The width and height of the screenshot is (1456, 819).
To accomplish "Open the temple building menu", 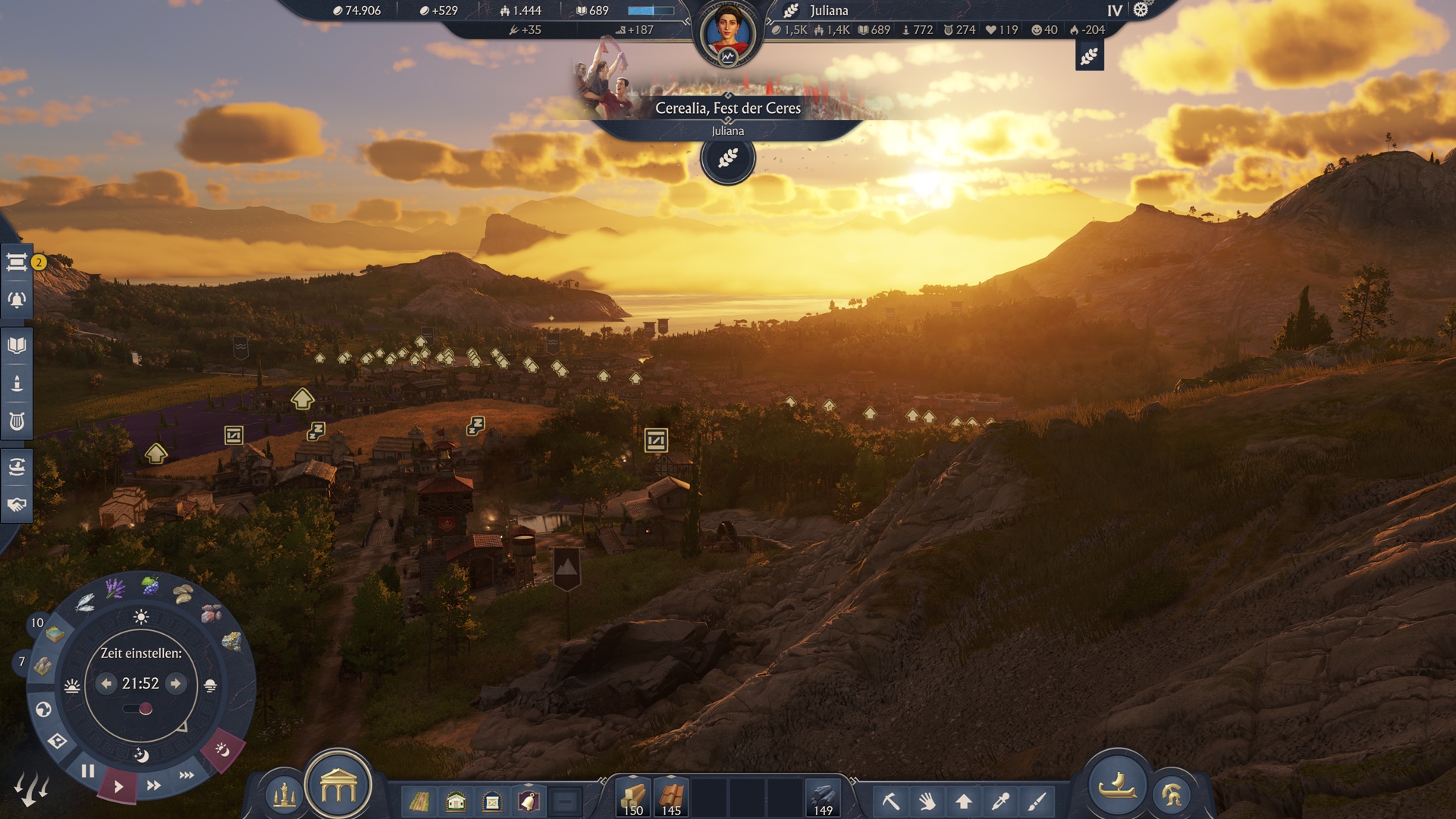I will coord(338,787).
